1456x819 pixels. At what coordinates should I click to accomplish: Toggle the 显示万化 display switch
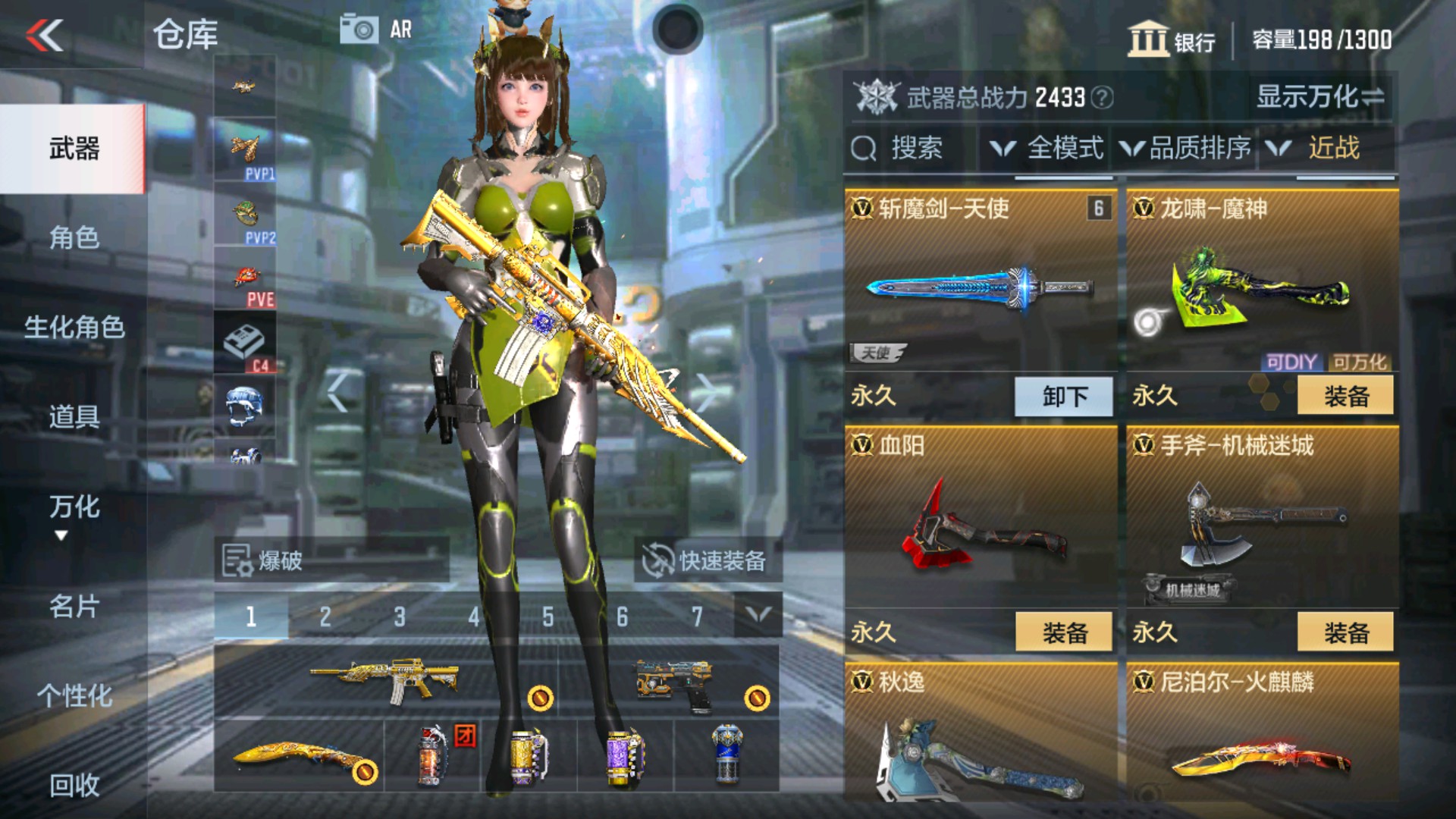pos(1319,96)
